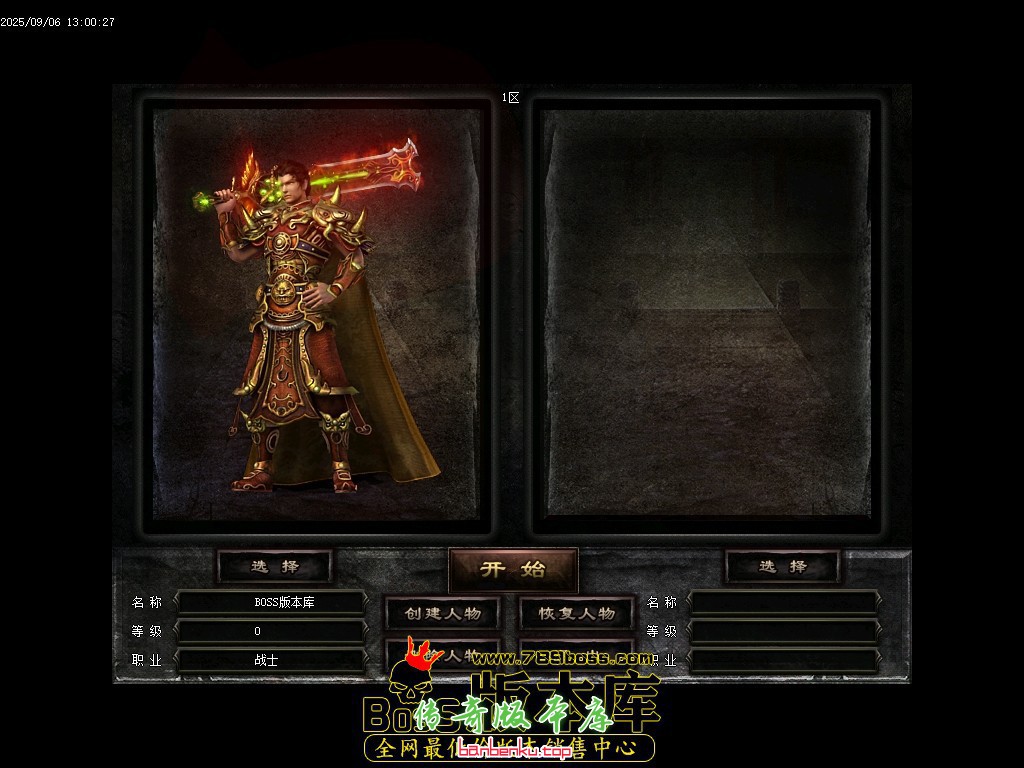
Task: Start the game with 开始 button
Action: [513, 569]
